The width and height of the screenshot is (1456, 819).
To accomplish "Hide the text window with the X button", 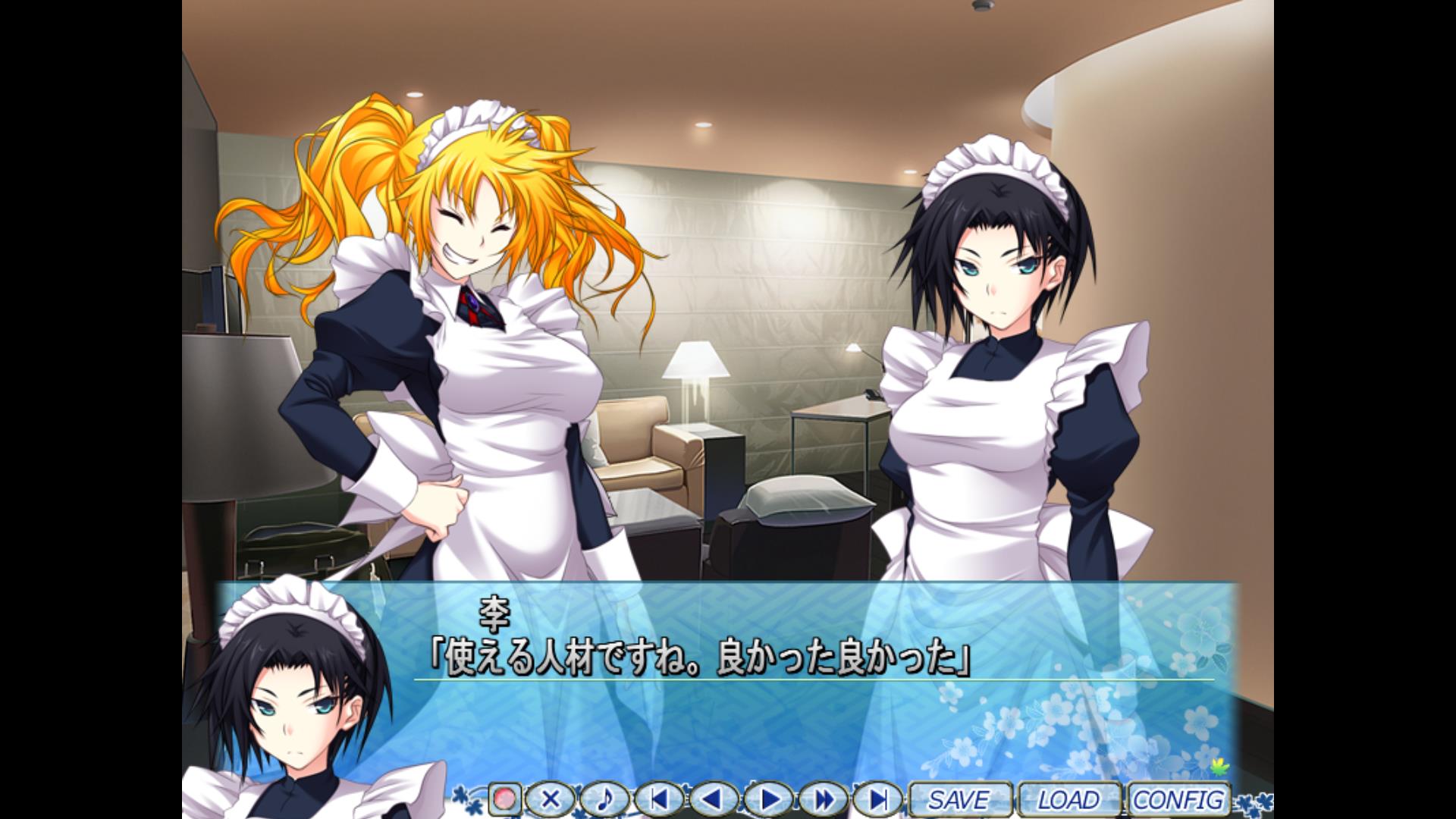I will click(551, 799).
